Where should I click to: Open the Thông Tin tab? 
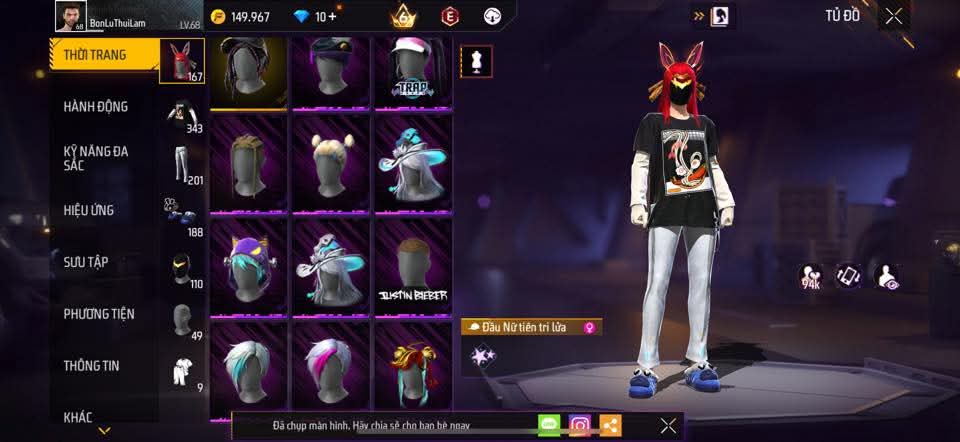[91, 366]
